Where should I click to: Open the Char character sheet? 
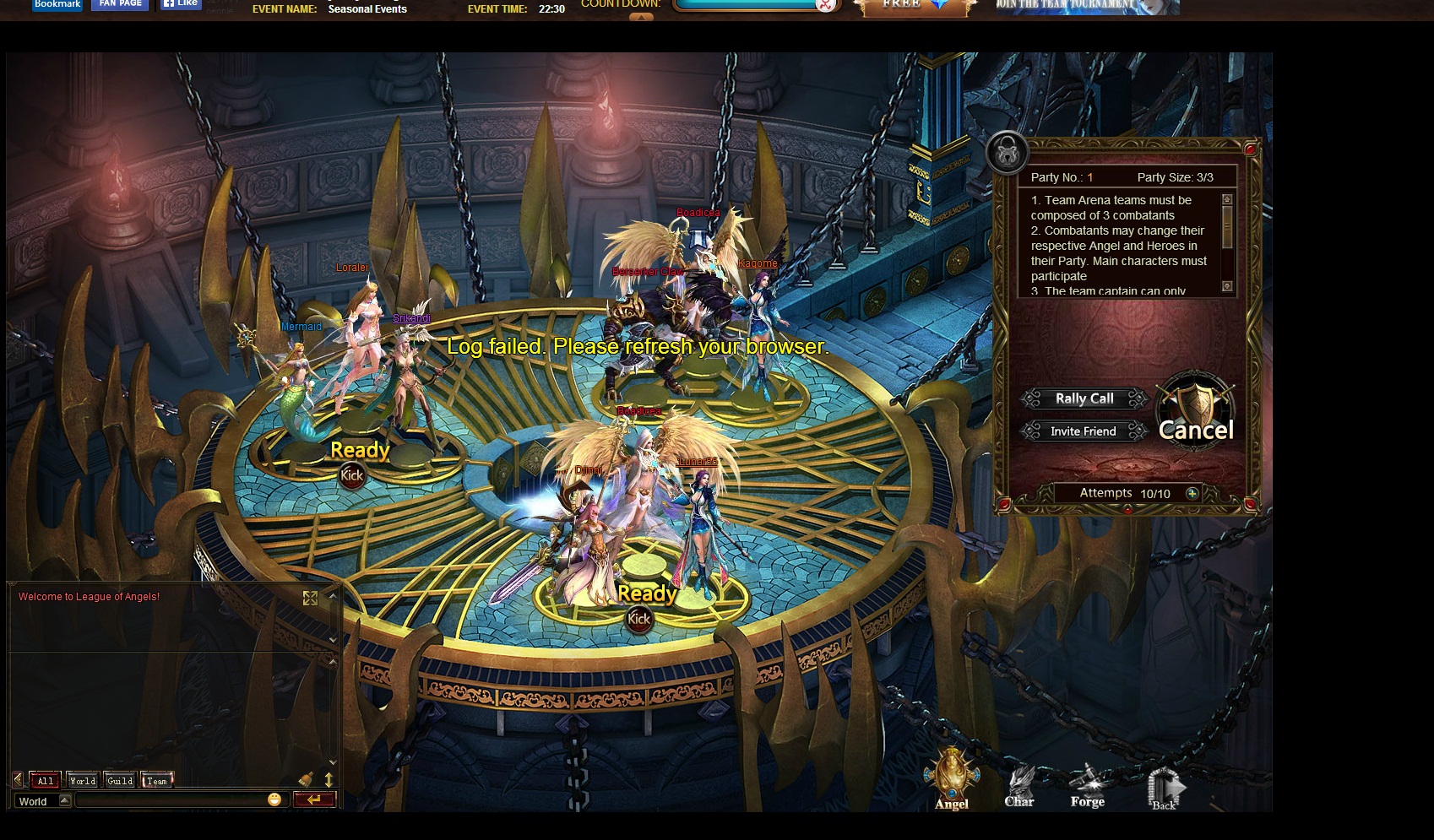(1019, 786)
